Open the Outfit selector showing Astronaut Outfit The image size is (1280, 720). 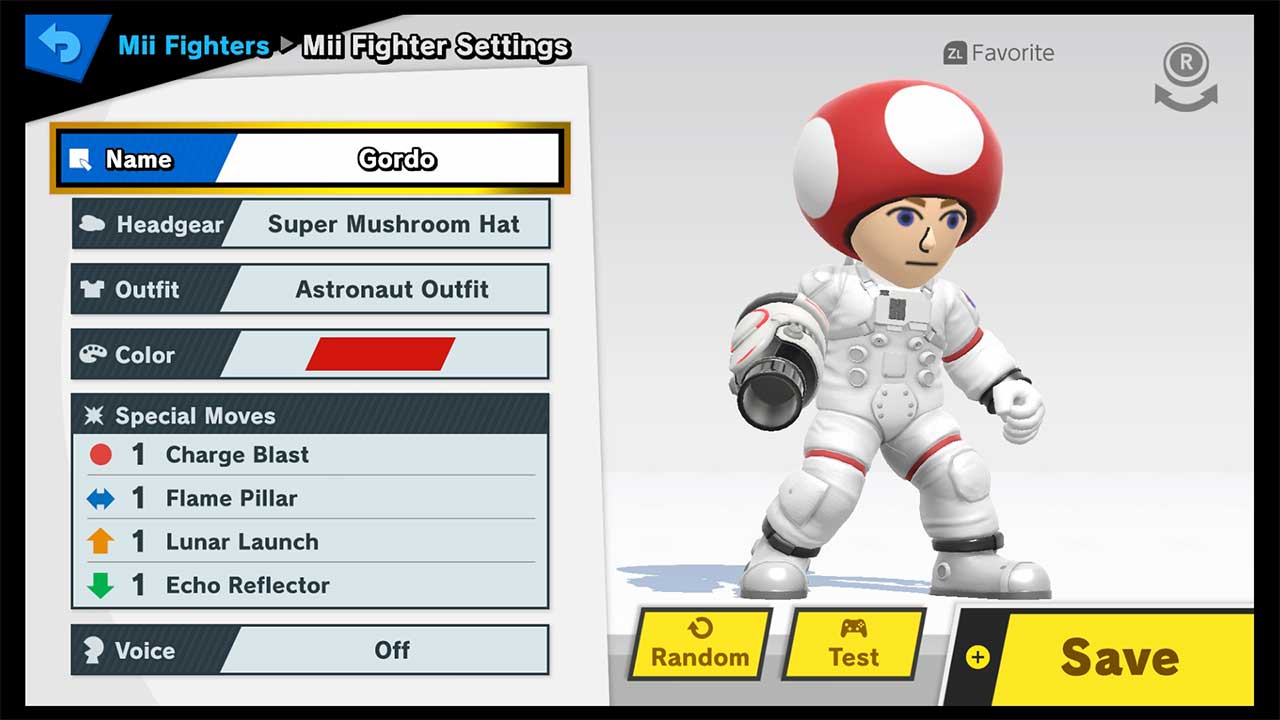(x=309, y=290)
